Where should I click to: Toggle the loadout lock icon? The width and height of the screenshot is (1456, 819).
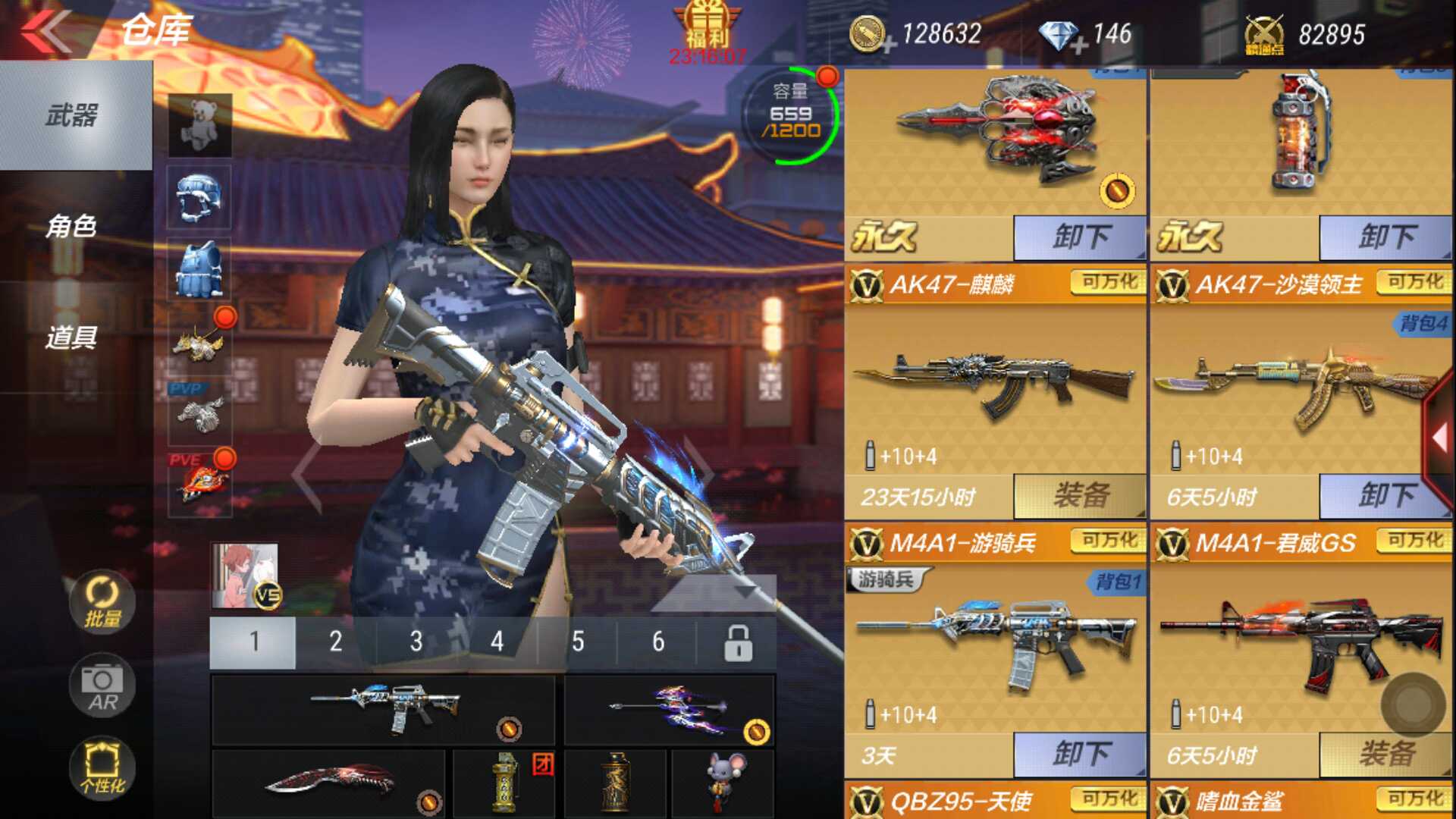[x=737, y=641]
